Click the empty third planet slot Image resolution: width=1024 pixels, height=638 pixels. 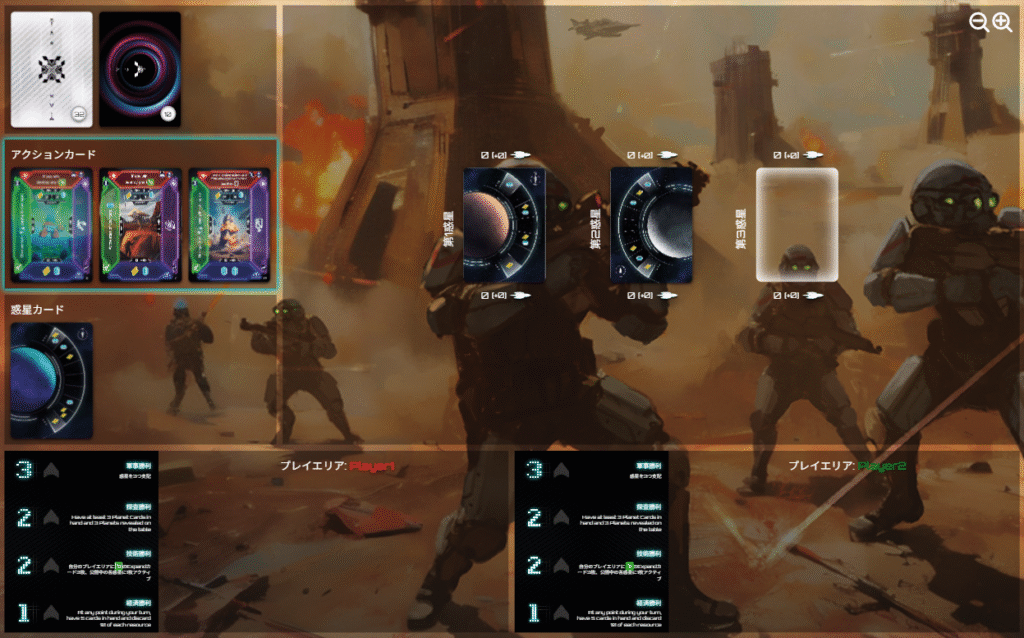(x=797, y=225)
